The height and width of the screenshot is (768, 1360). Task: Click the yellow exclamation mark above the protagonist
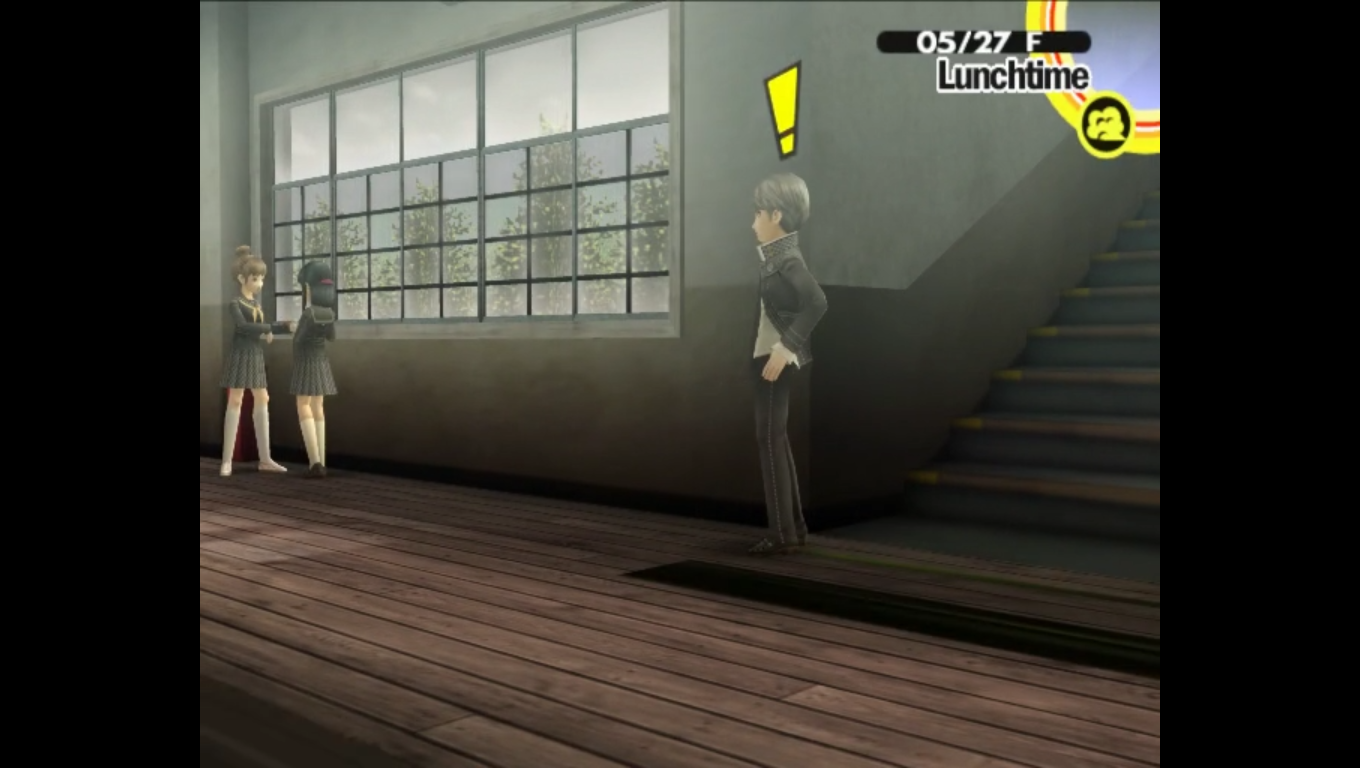coord(783,105)
